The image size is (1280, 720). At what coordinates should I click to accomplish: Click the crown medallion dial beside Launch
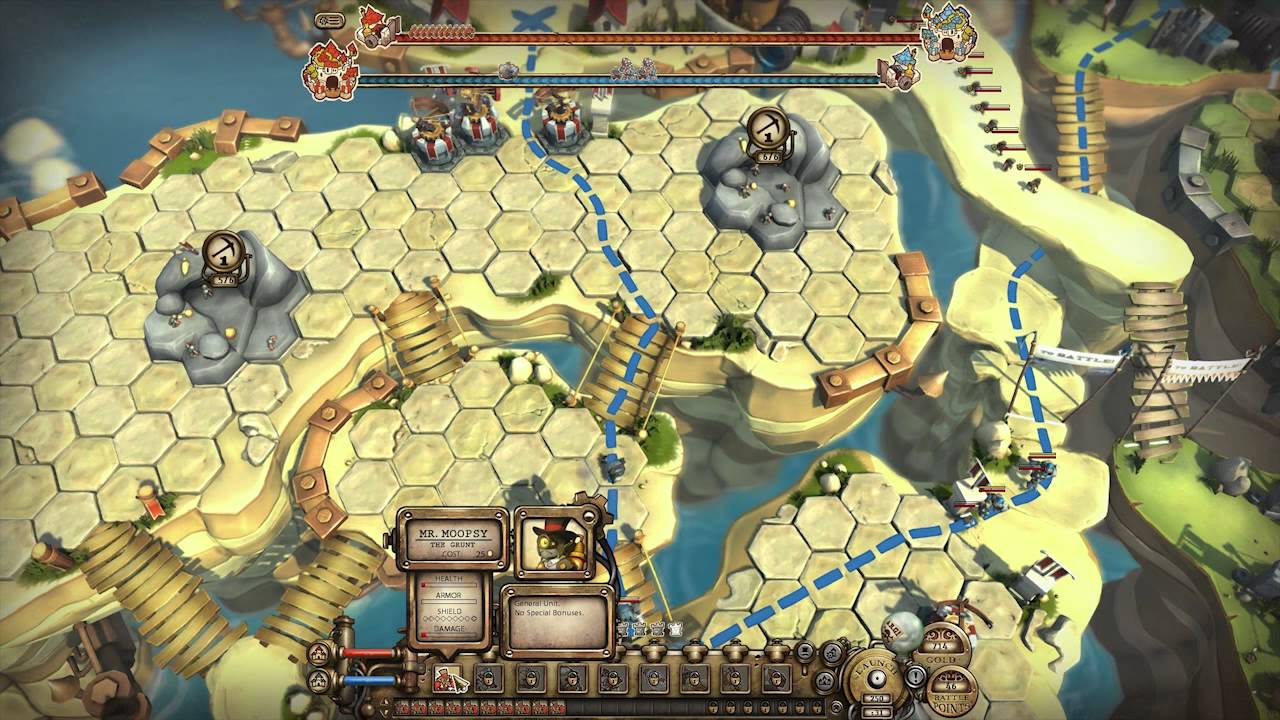click(x=824, y=681)
